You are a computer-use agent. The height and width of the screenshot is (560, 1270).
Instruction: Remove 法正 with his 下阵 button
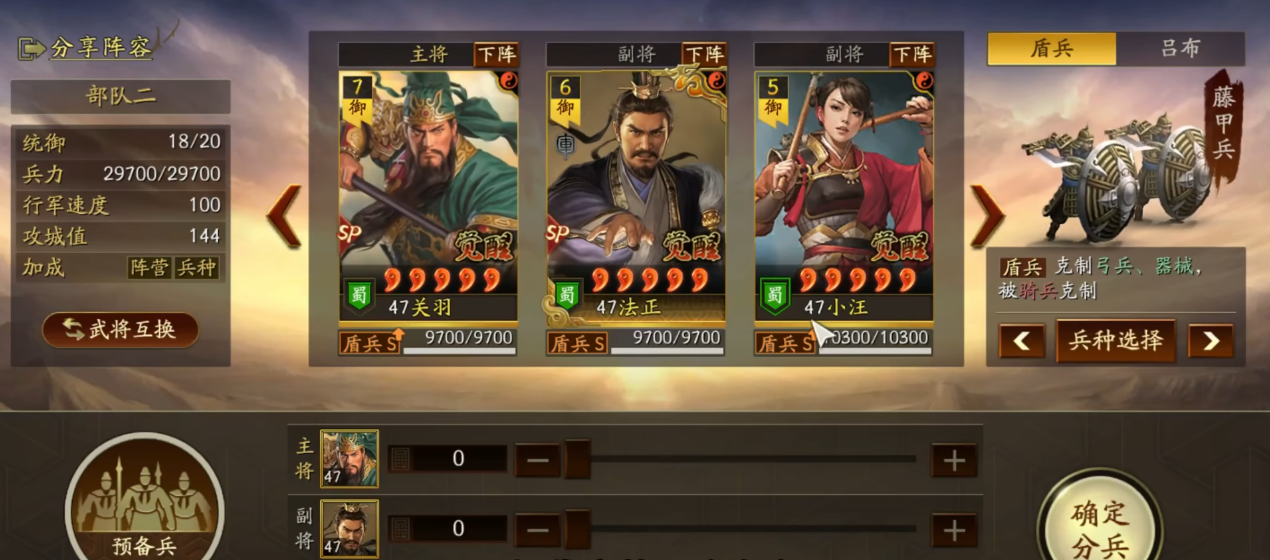click(x=704, y=54)
